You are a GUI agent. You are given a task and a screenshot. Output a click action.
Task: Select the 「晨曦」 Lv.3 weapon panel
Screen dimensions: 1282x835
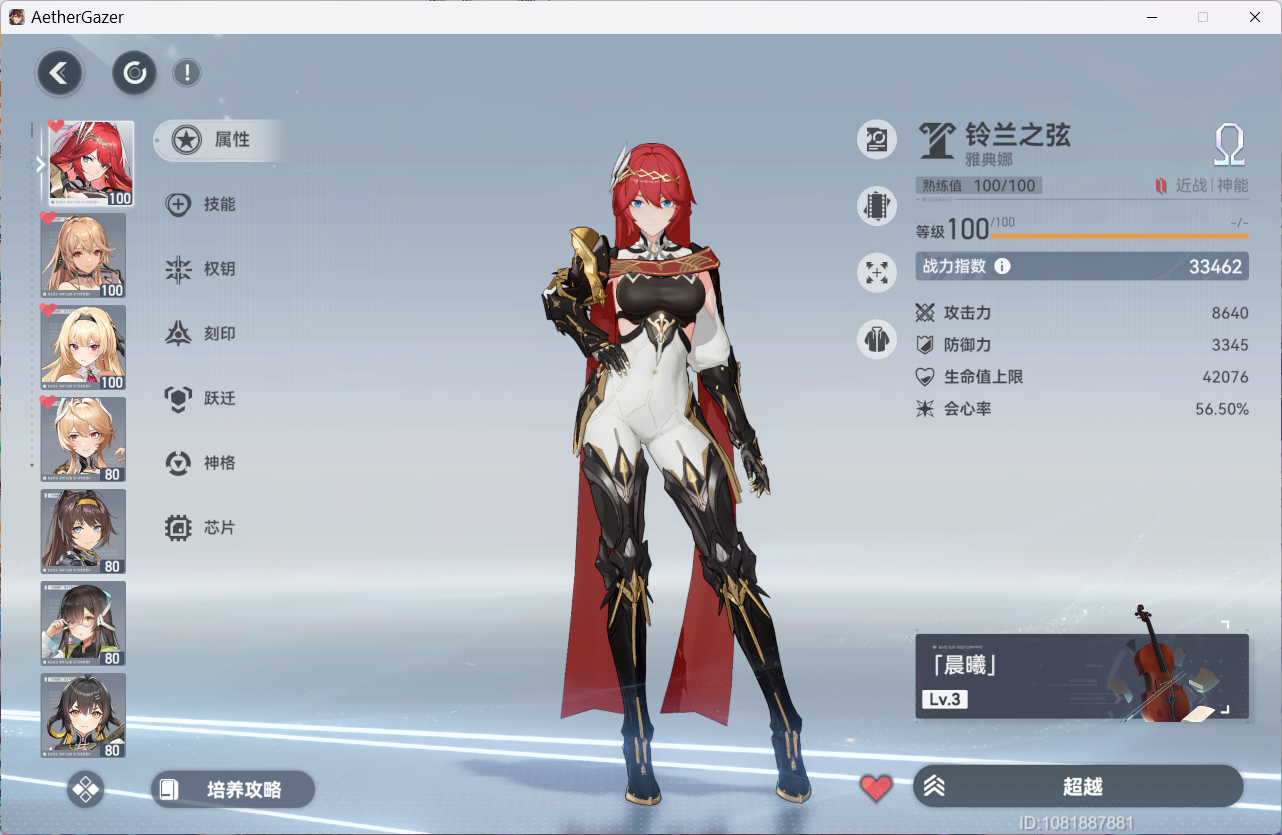click(1081, 676)
